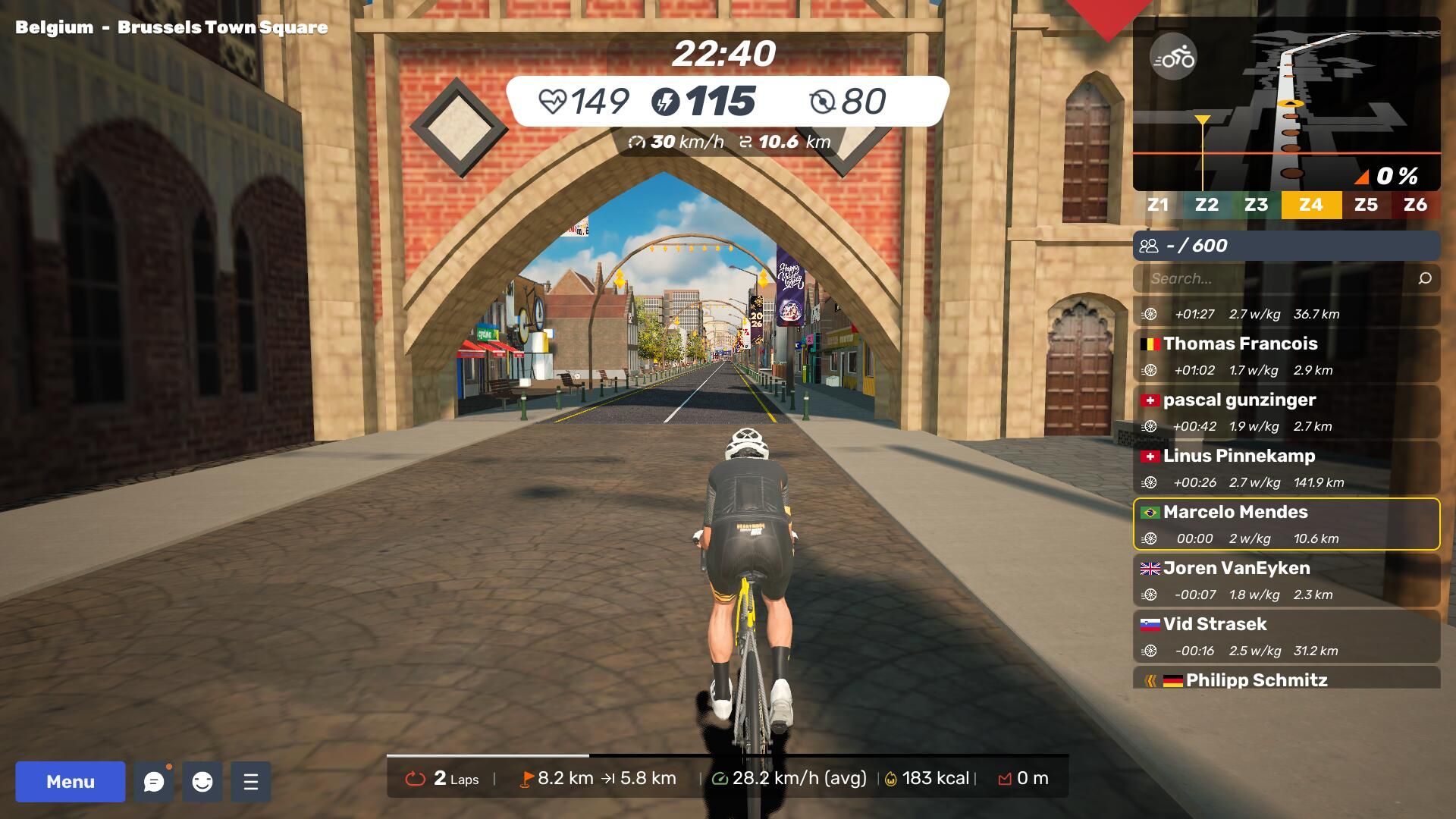The width and height of the screenshot is (1456, 819).
Task: Select rider Thomas Francois in list
Action: pyautogui.click(x=1286, y=356)
